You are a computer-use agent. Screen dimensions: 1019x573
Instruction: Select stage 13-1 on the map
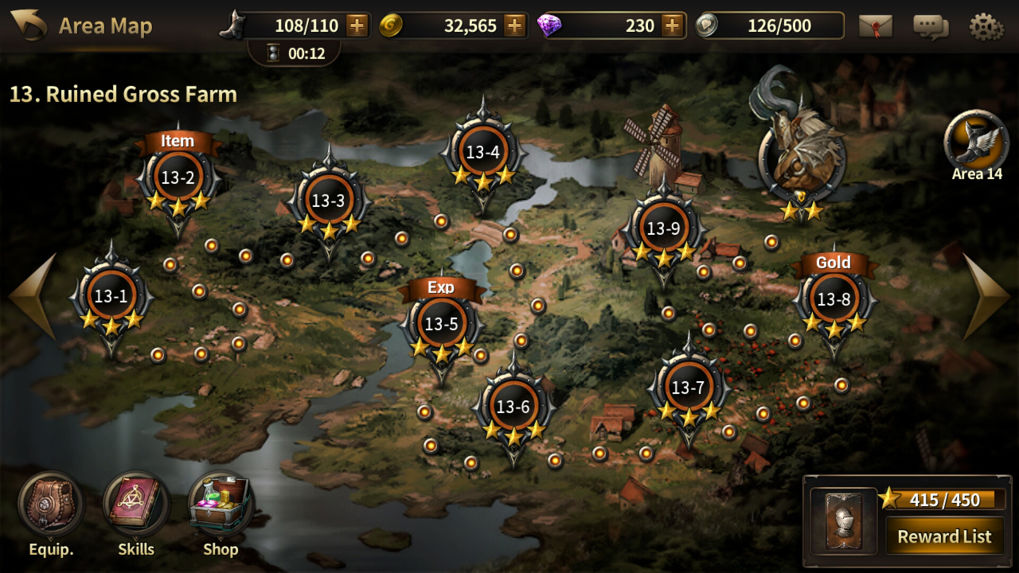pos(111,297)
